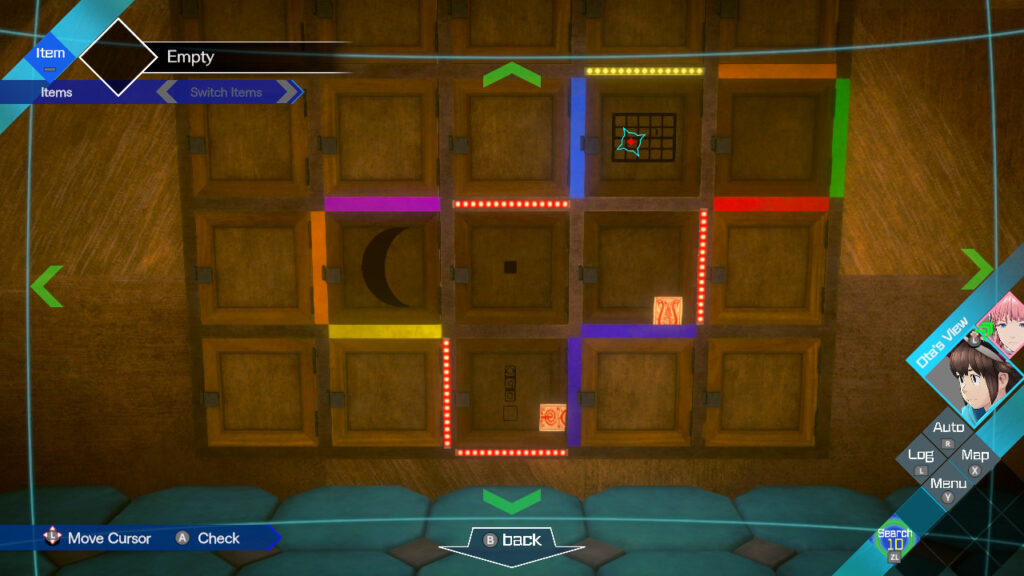Image resolution: width=1024 pixels, height=576 pixels.
Task: Open the Auto mode option
Action: [x=948, y=428]
